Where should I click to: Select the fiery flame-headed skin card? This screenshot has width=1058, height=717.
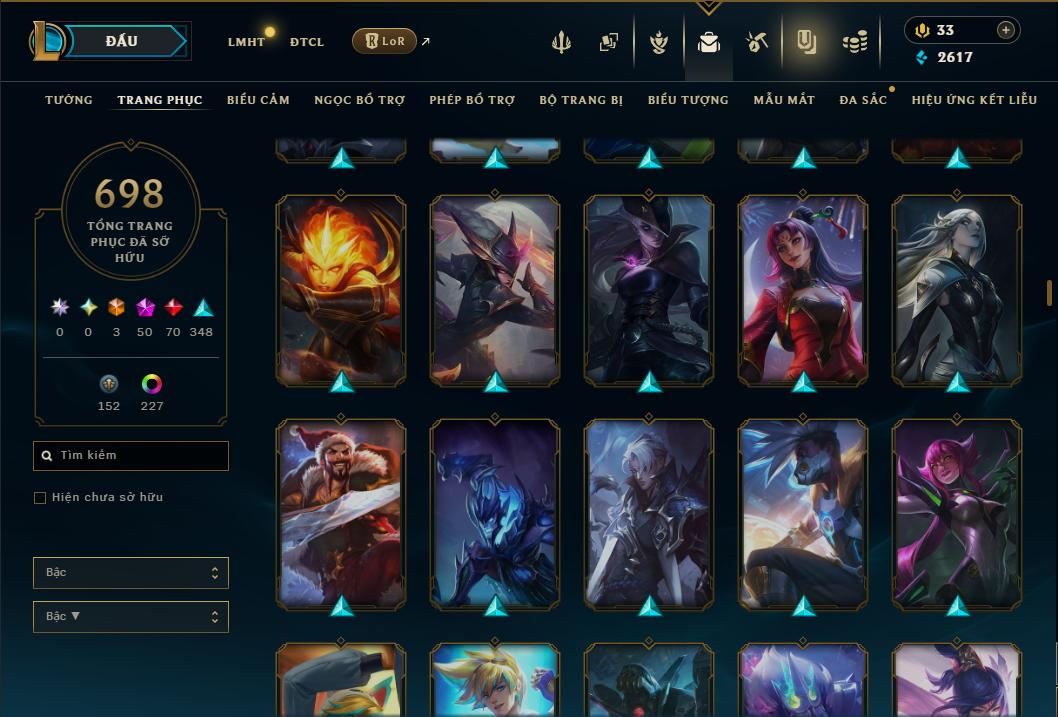(341, 288)
